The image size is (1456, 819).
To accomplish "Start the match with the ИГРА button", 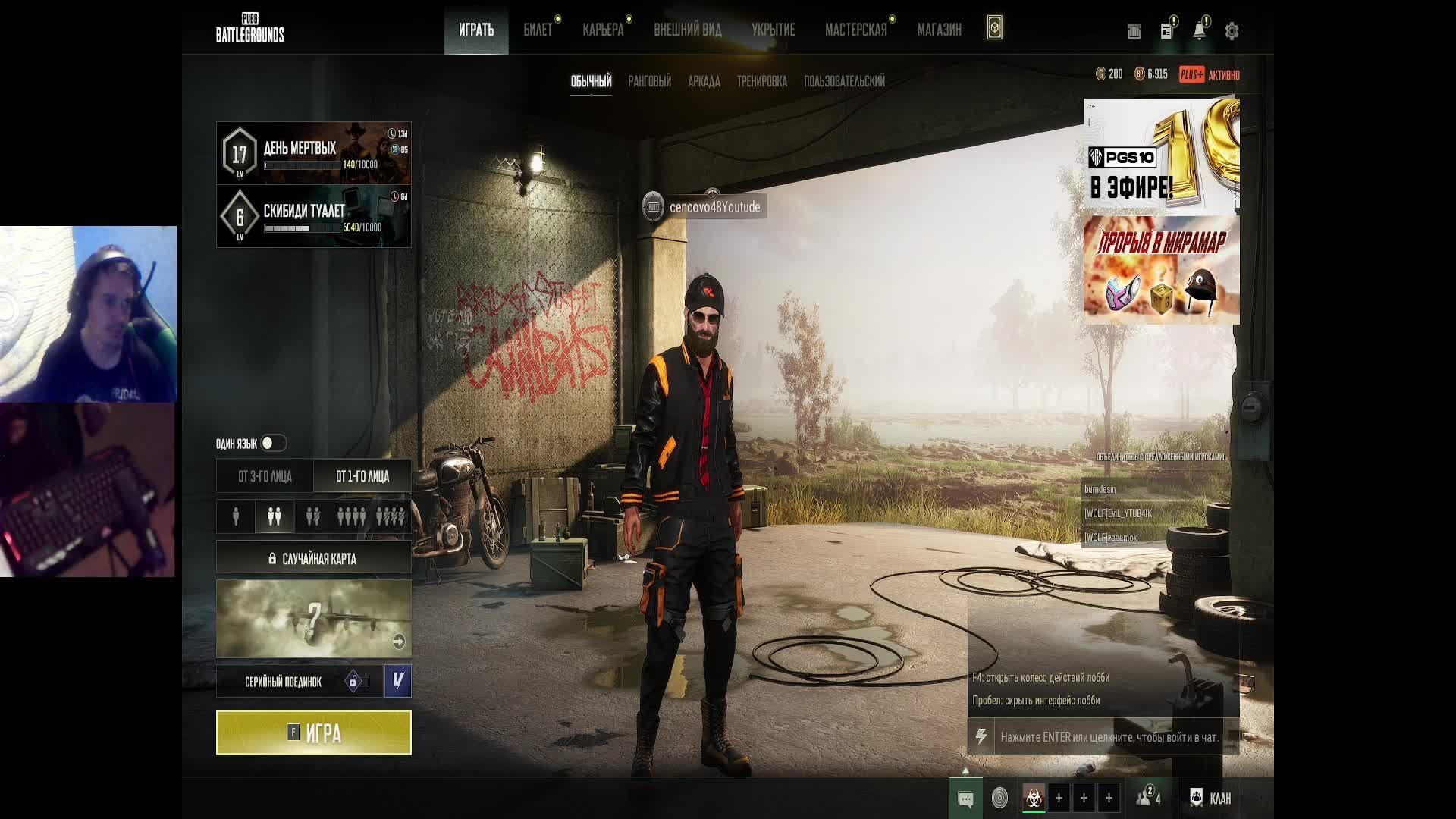I will coord(313,733).
